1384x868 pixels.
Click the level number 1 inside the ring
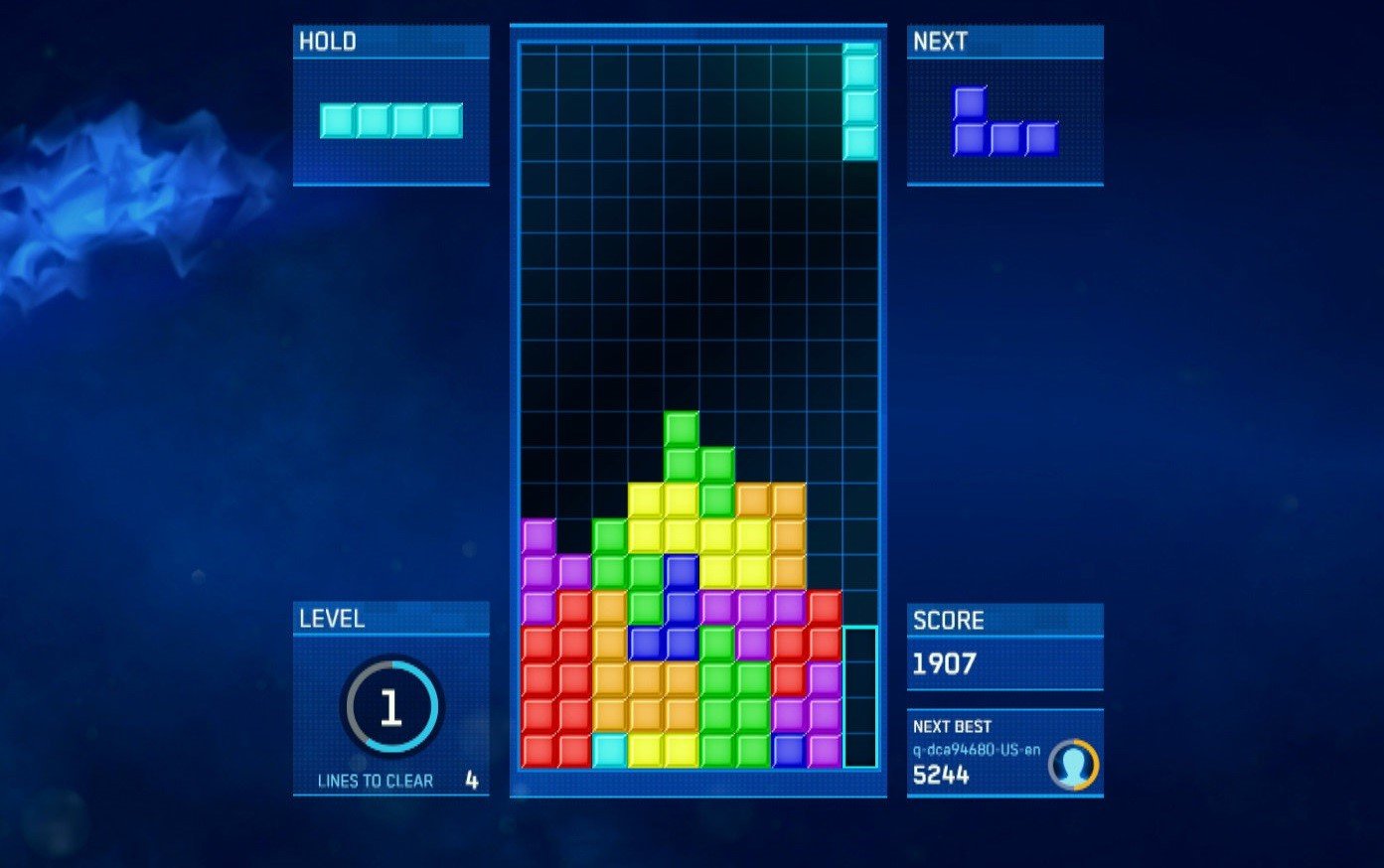(x=390, y=707)
